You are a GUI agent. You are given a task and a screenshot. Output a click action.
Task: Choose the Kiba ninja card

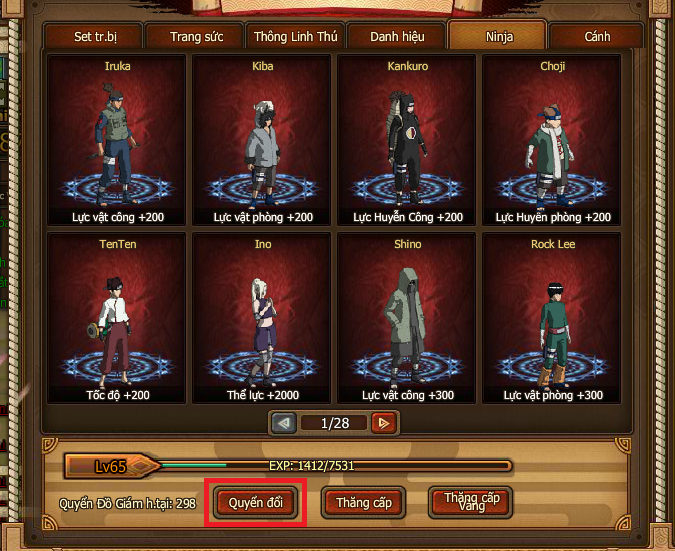point(262,140)
